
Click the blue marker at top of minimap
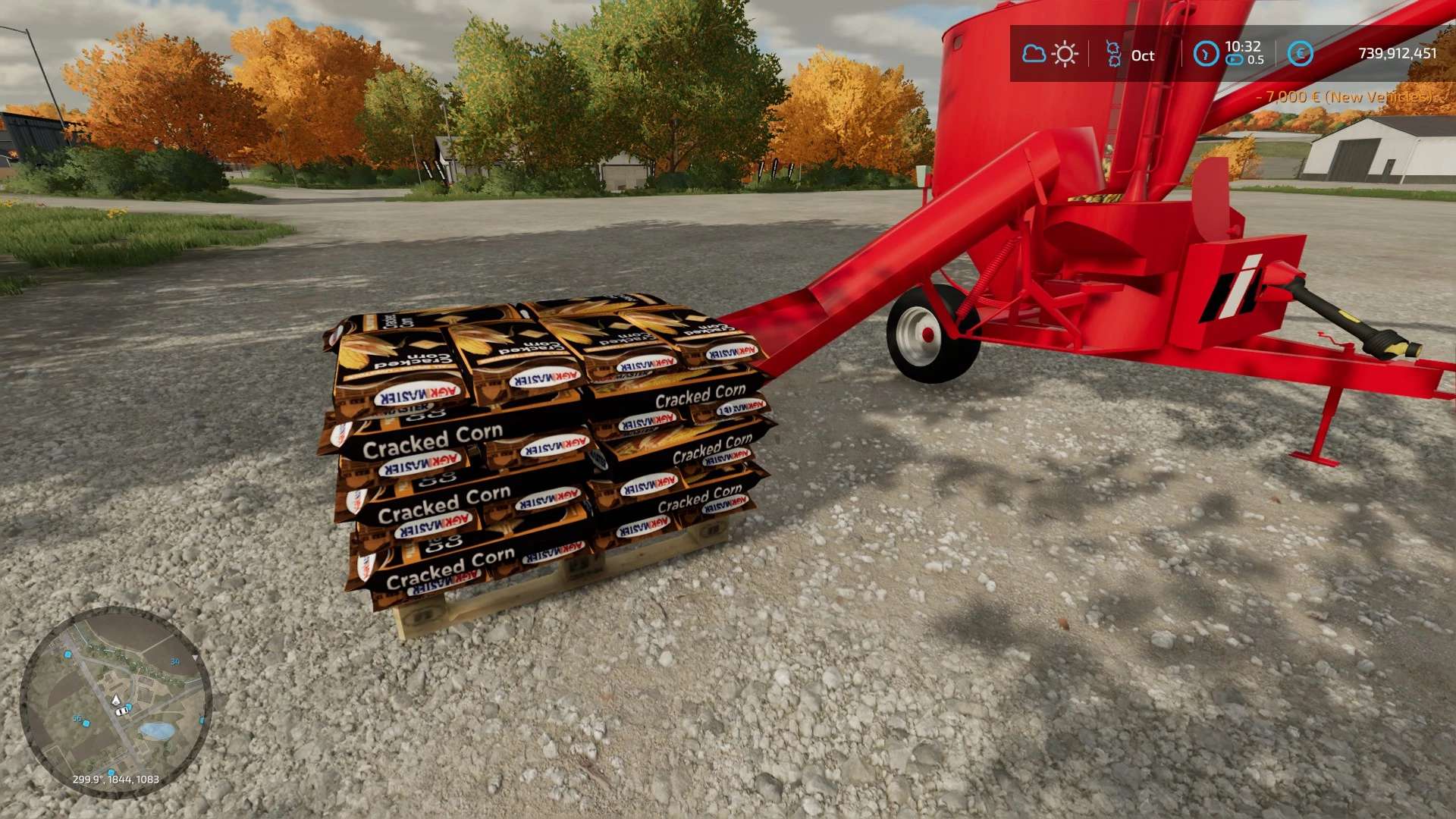(66, 654)
